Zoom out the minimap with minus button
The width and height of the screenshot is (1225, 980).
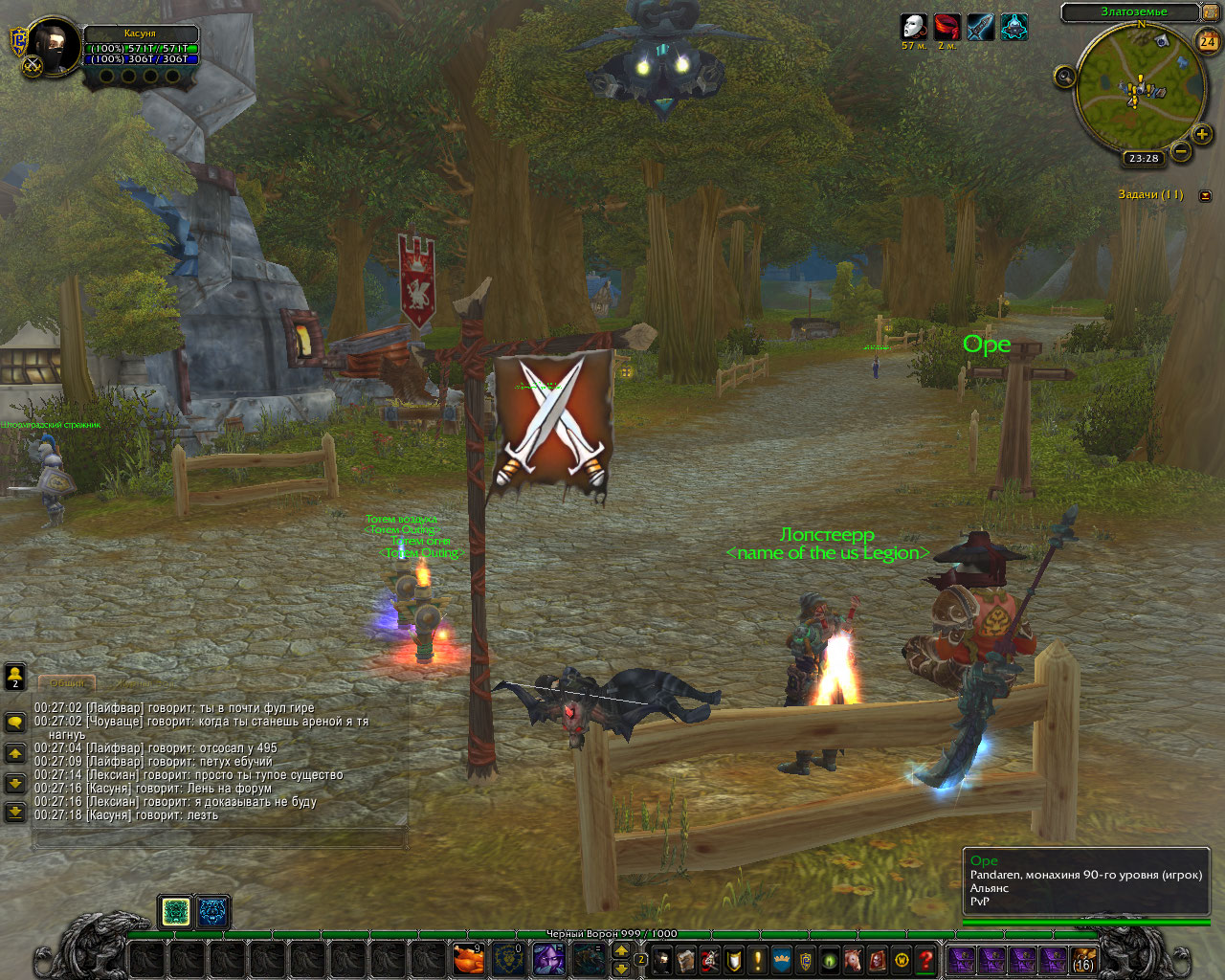click(x=1181, y=151)
